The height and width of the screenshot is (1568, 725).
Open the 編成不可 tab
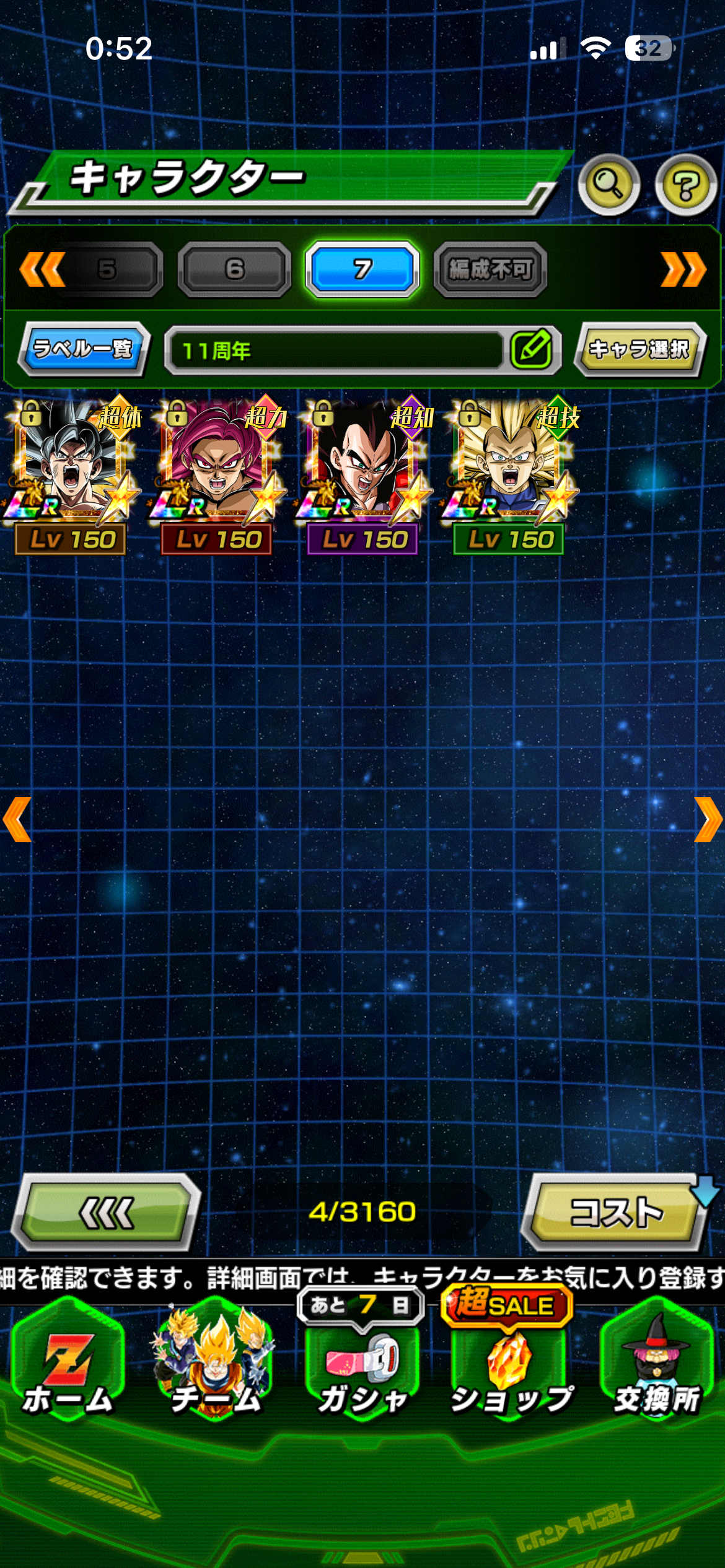coord(490,269)
